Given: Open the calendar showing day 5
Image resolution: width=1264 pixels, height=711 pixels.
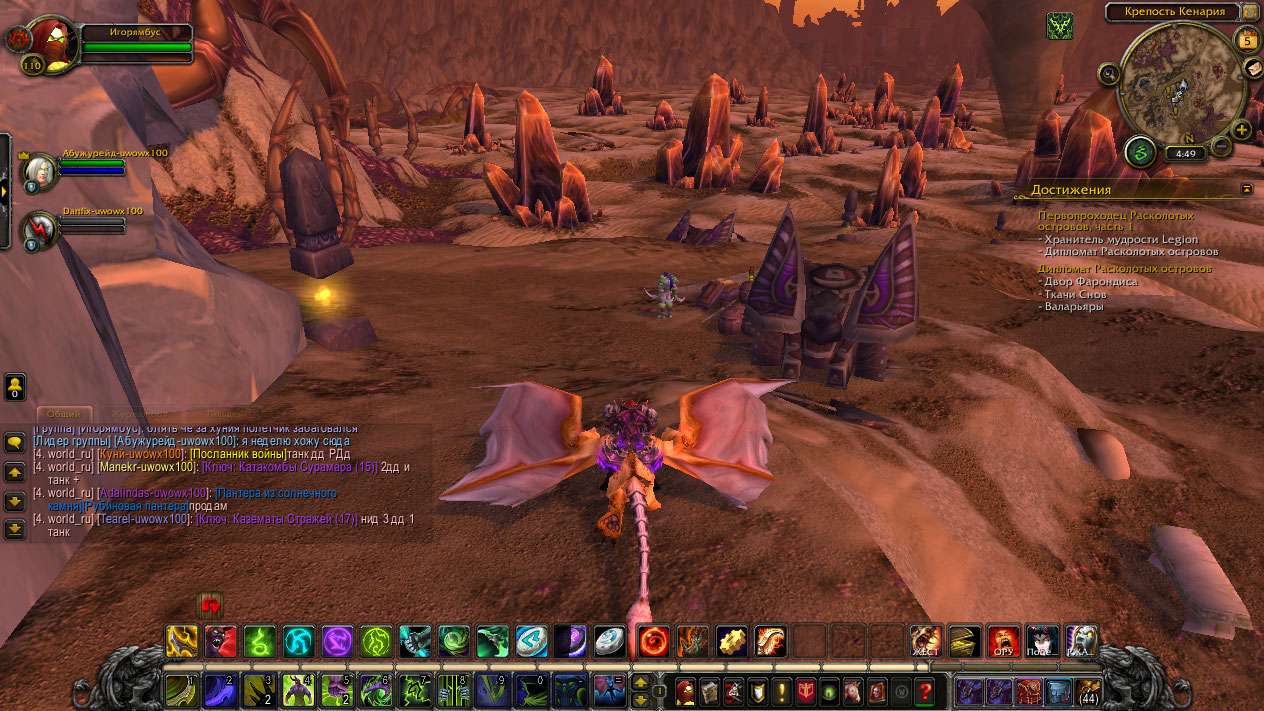Looking at the screenshot, I should [x=1247, y=40].
